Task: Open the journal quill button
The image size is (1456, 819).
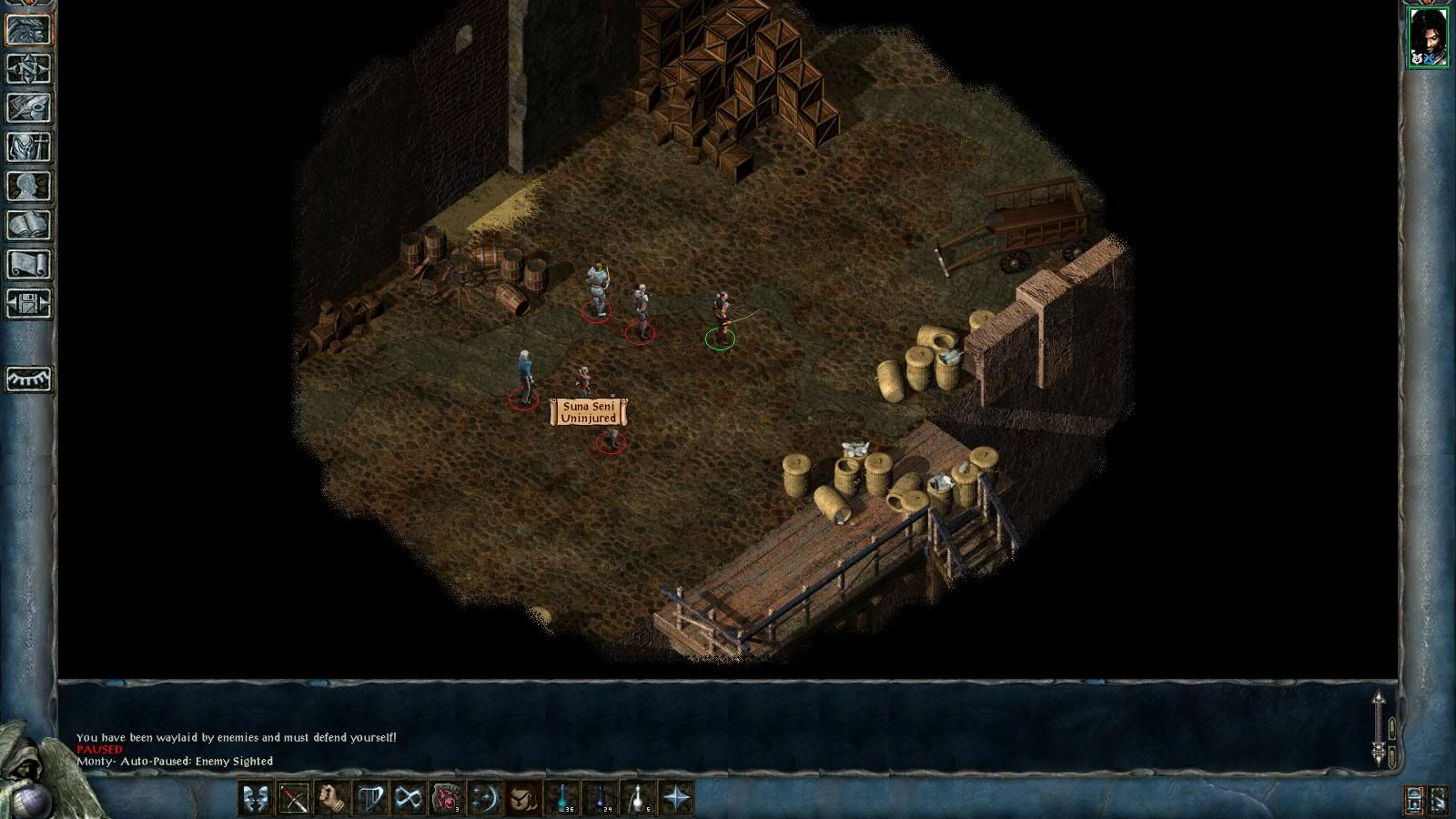Action: [29, 107]
